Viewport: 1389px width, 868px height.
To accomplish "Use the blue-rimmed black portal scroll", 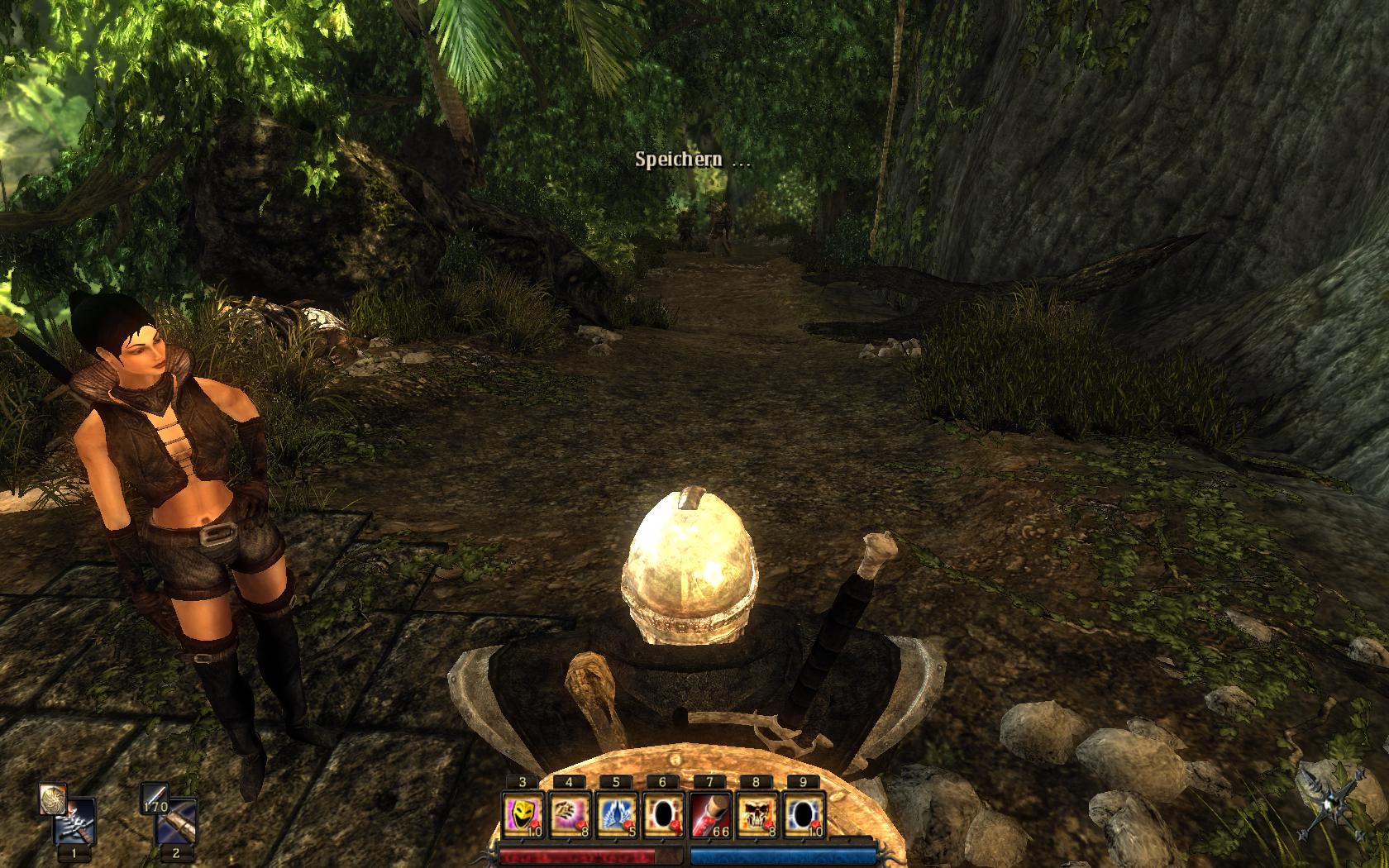I will 803,814.
